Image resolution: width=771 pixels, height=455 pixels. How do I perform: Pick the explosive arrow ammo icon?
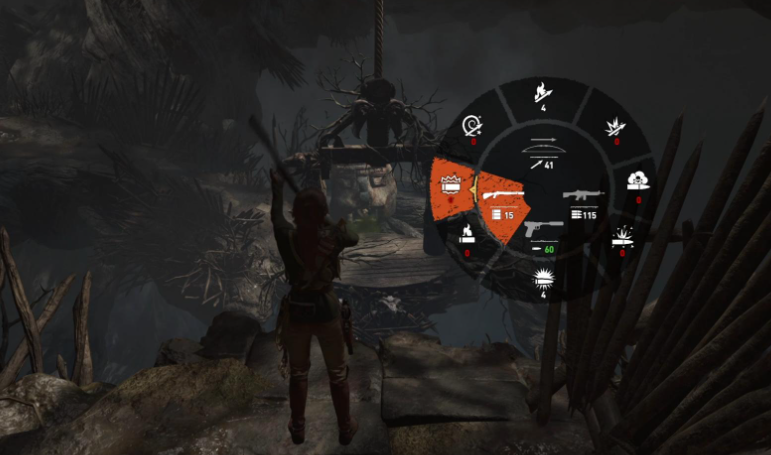point(616,129)
